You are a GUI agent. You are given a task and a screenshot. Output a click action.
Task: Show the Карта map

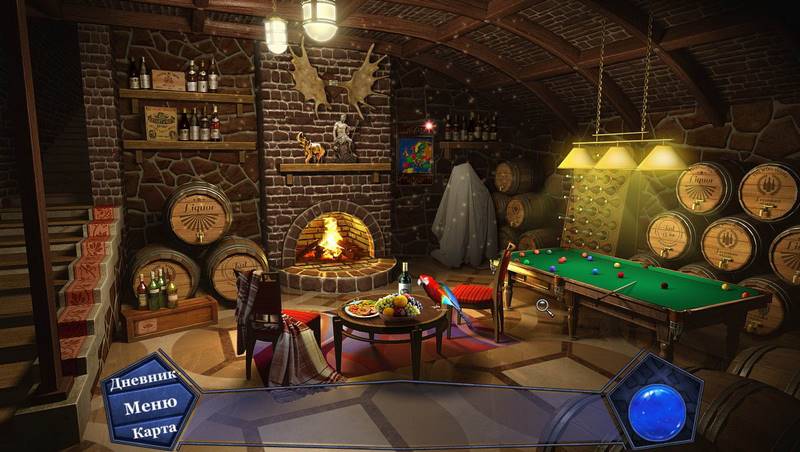tap(150, 430)
